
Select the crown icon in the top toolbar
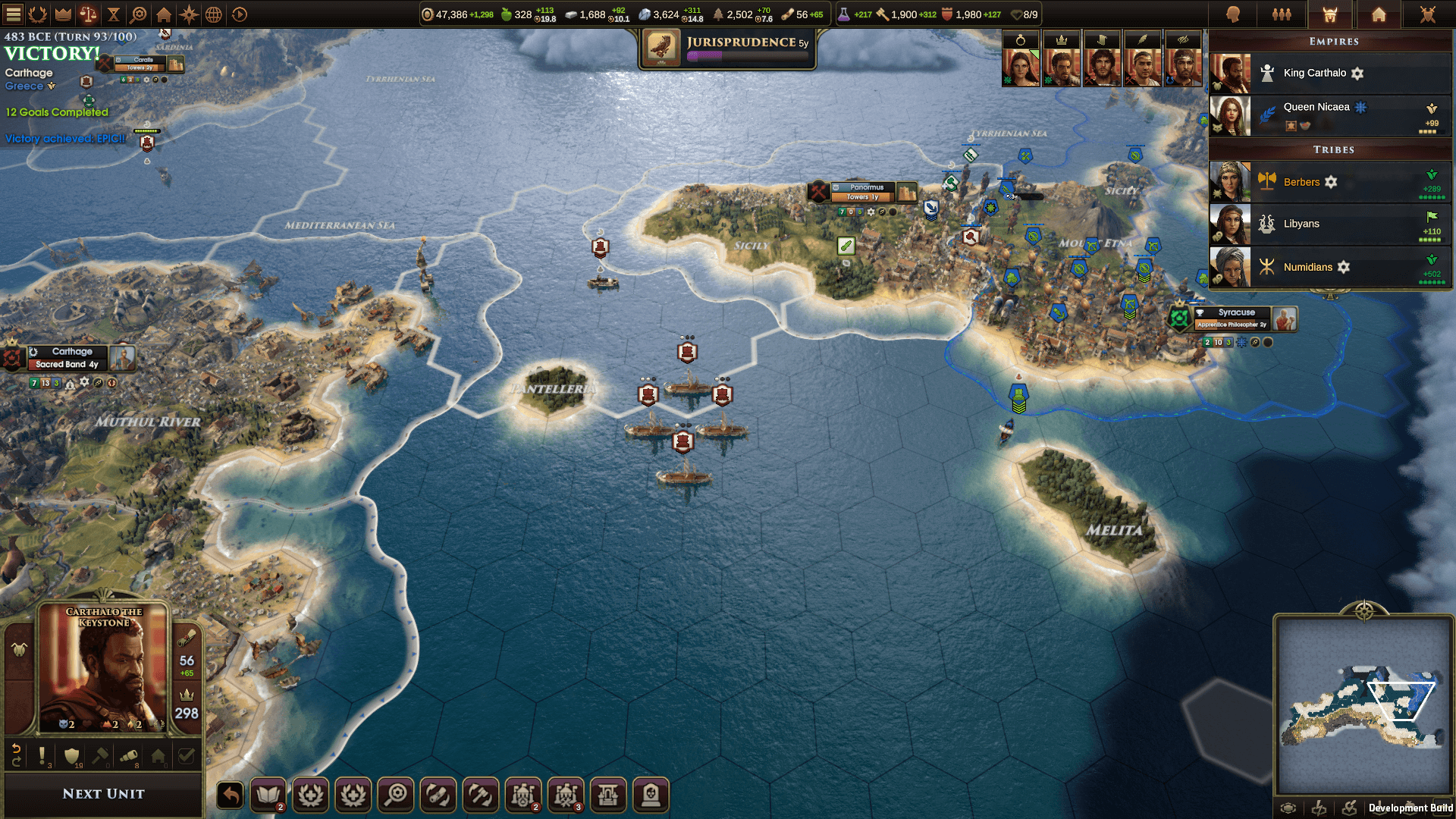(x=64, y=14)
